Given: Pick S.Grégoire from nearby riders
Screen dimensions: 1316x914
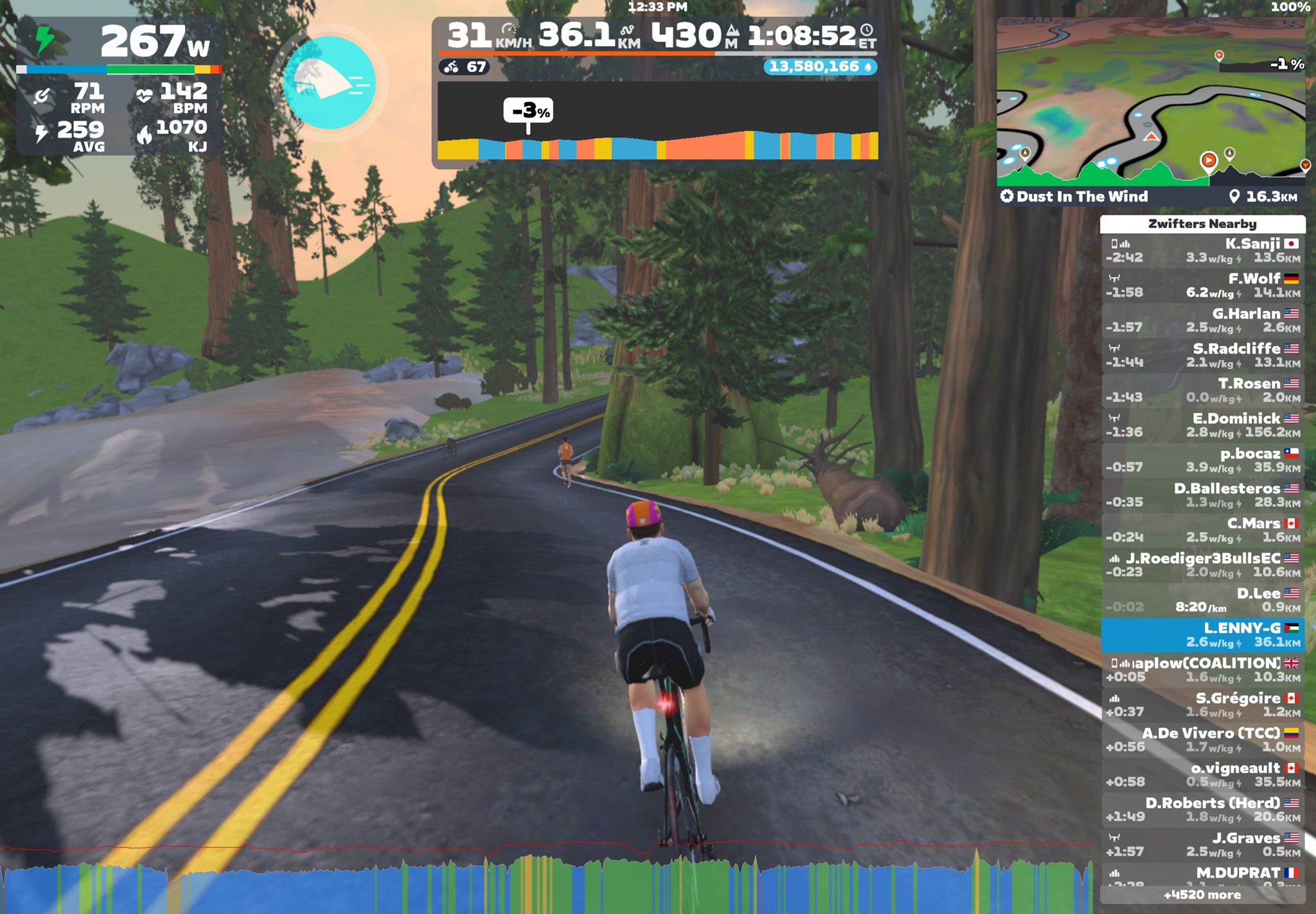Looking at the screenshot, I should [x=1202, y=705].
